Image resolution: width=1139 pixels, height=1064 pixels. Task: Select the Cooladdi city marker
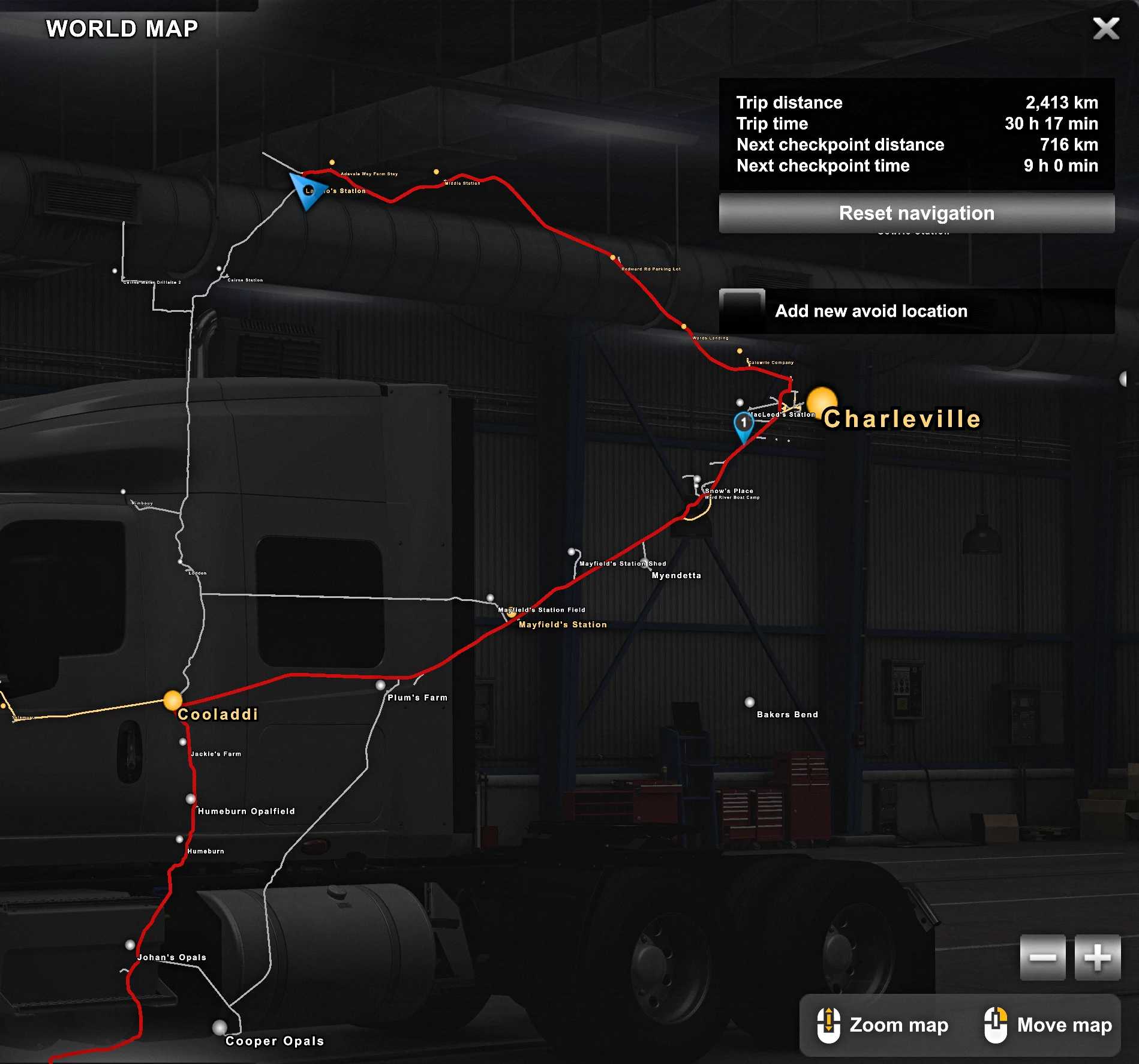173,700
